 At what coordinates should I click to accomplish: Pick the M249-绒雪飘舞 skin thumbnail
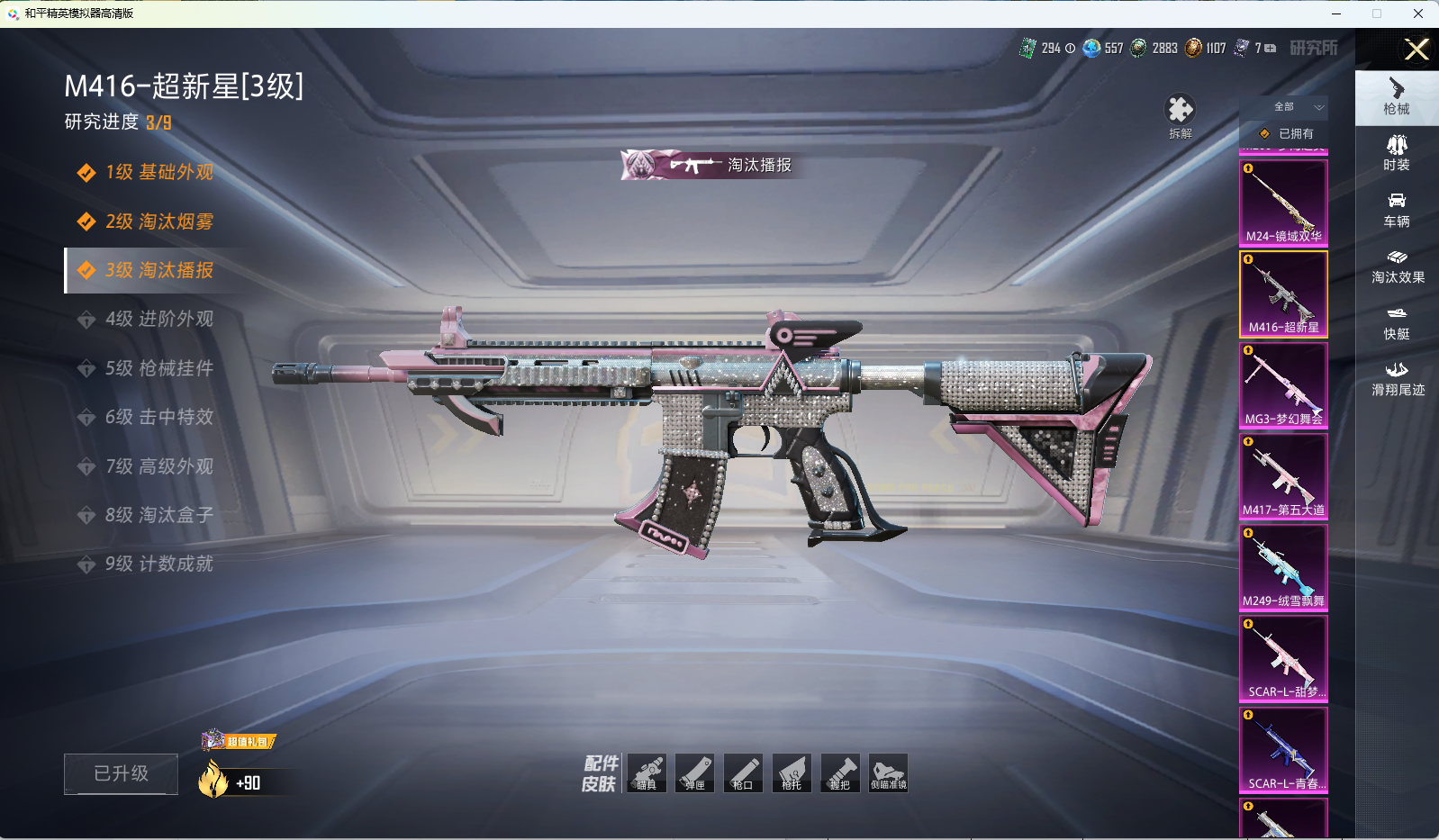(1283, 567)
